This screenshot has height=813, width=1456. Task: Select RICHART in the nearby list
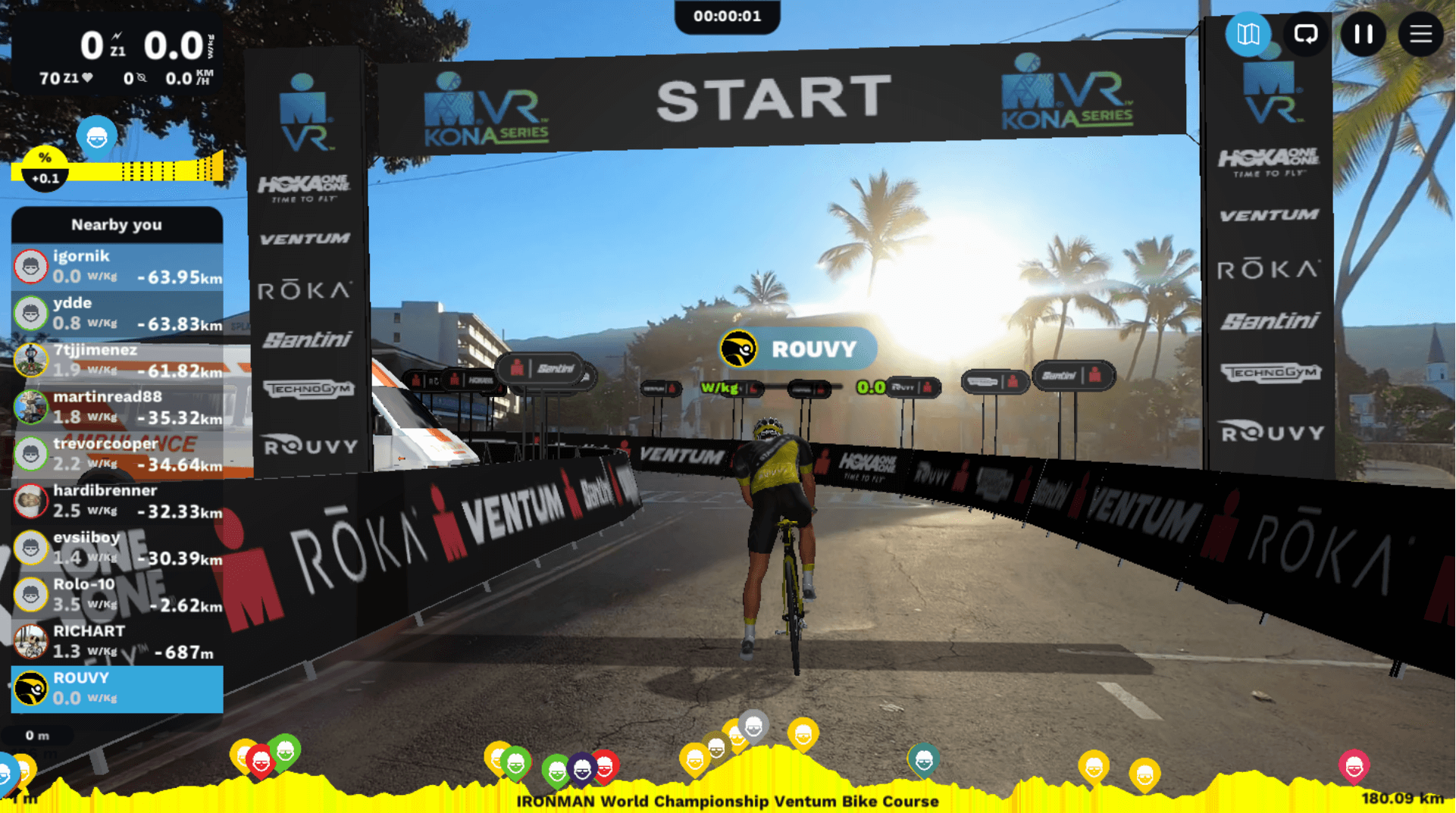pyautogui.click(x=117, y=642)
